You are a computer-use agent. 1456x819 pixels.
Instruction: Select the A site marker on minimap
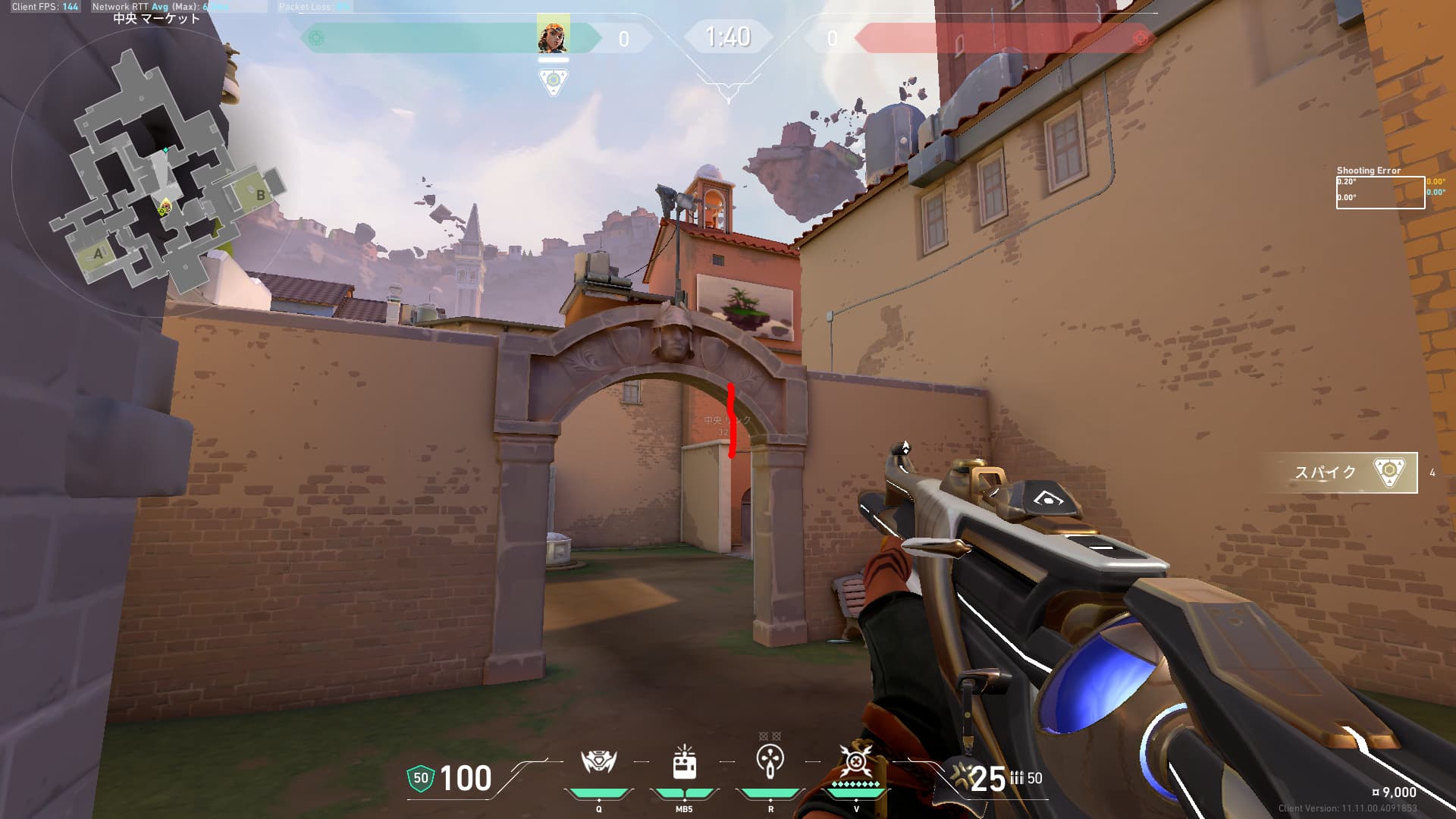(98, 254)
